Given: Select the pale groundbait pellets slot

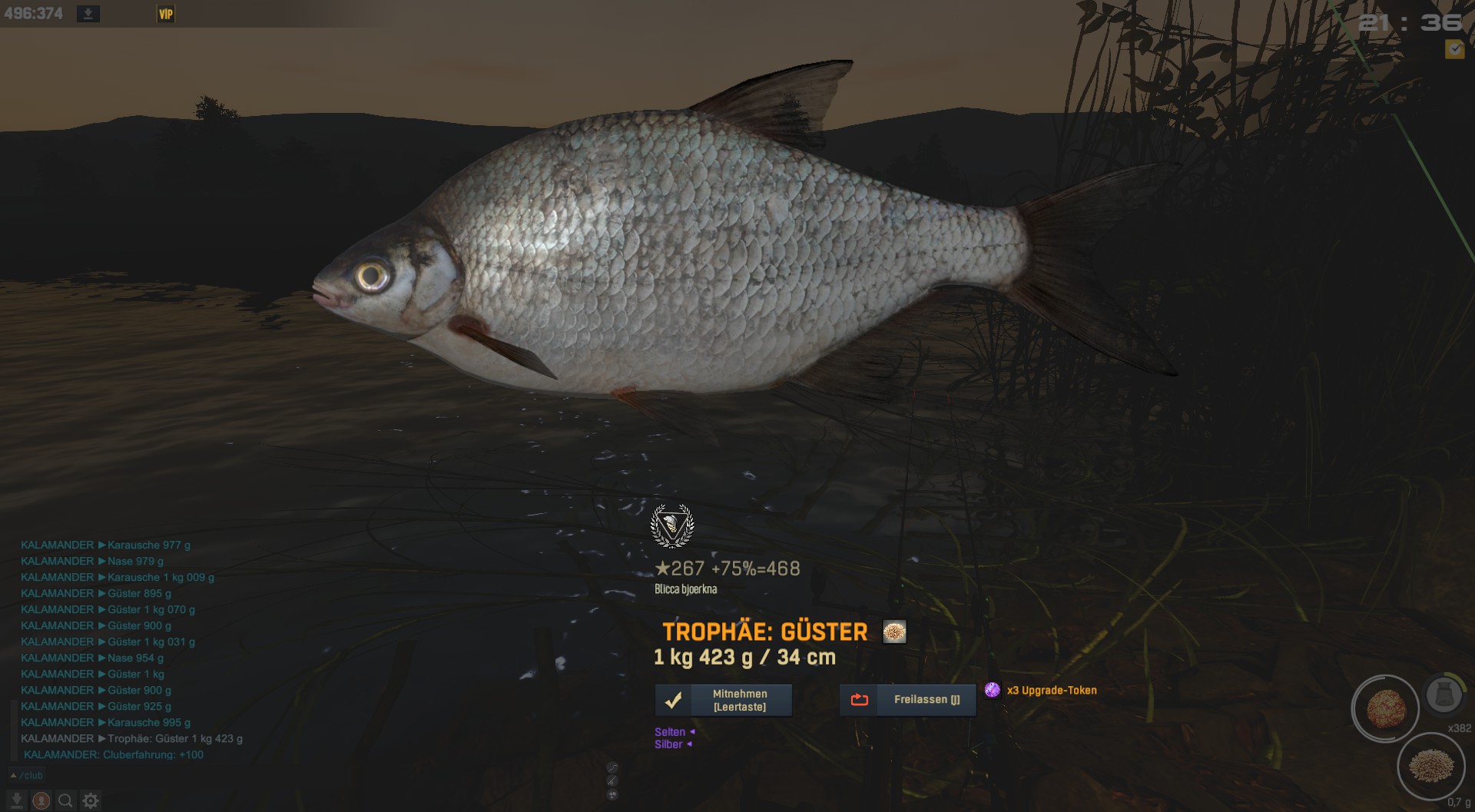Looking at the screenshot, I should point(1431,765).
